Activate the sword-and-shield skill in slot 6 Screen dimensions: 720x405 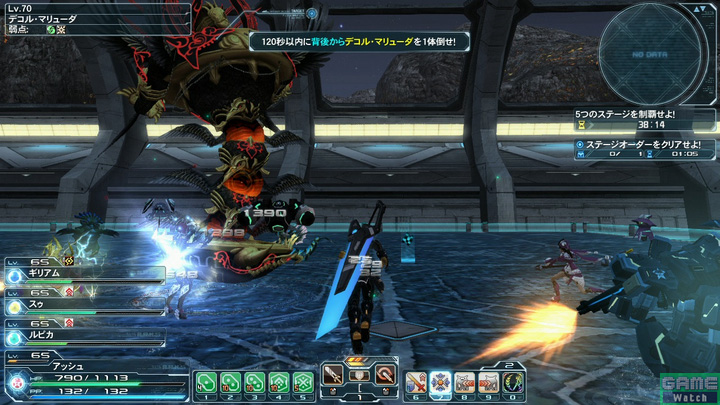(x=417, y=380)
